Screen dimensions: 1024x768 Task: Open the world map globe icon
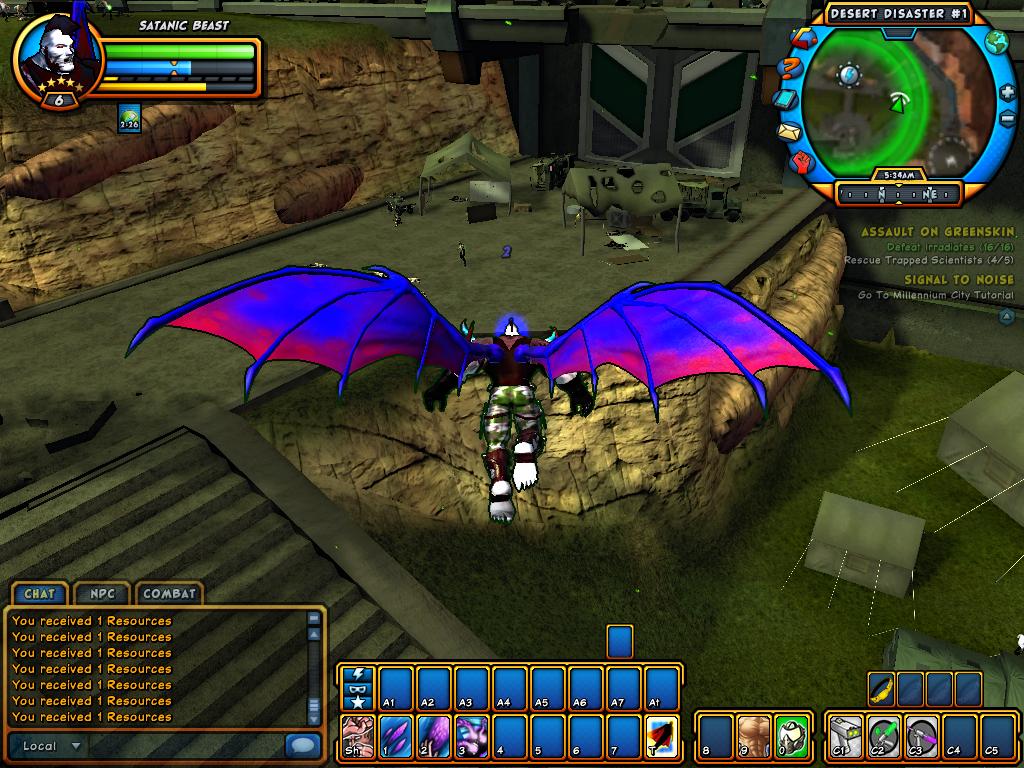pyautogui.click(x=996, y=42)
